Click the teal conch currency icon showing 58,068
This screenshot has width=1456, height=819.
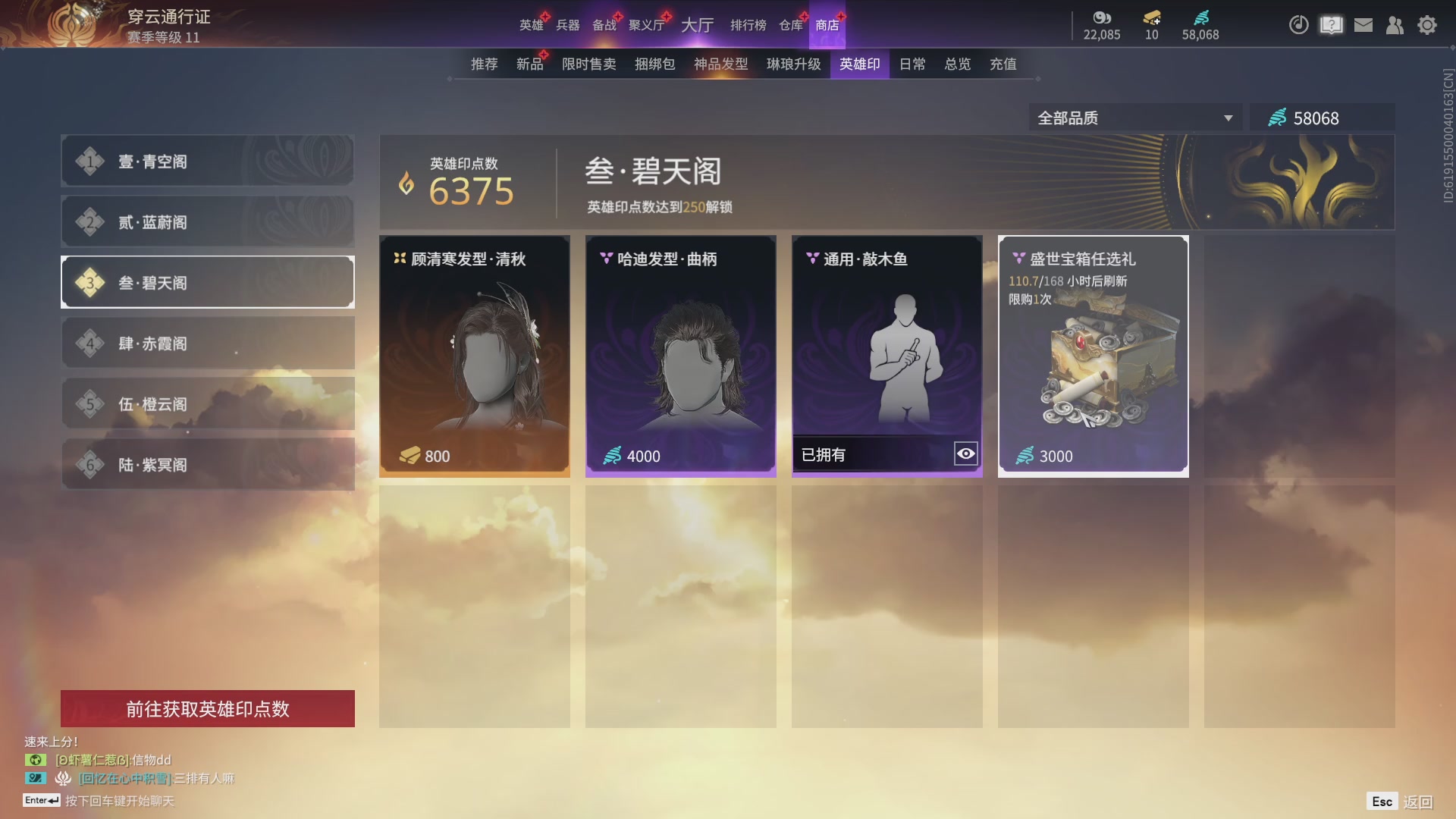point(1200,19)
